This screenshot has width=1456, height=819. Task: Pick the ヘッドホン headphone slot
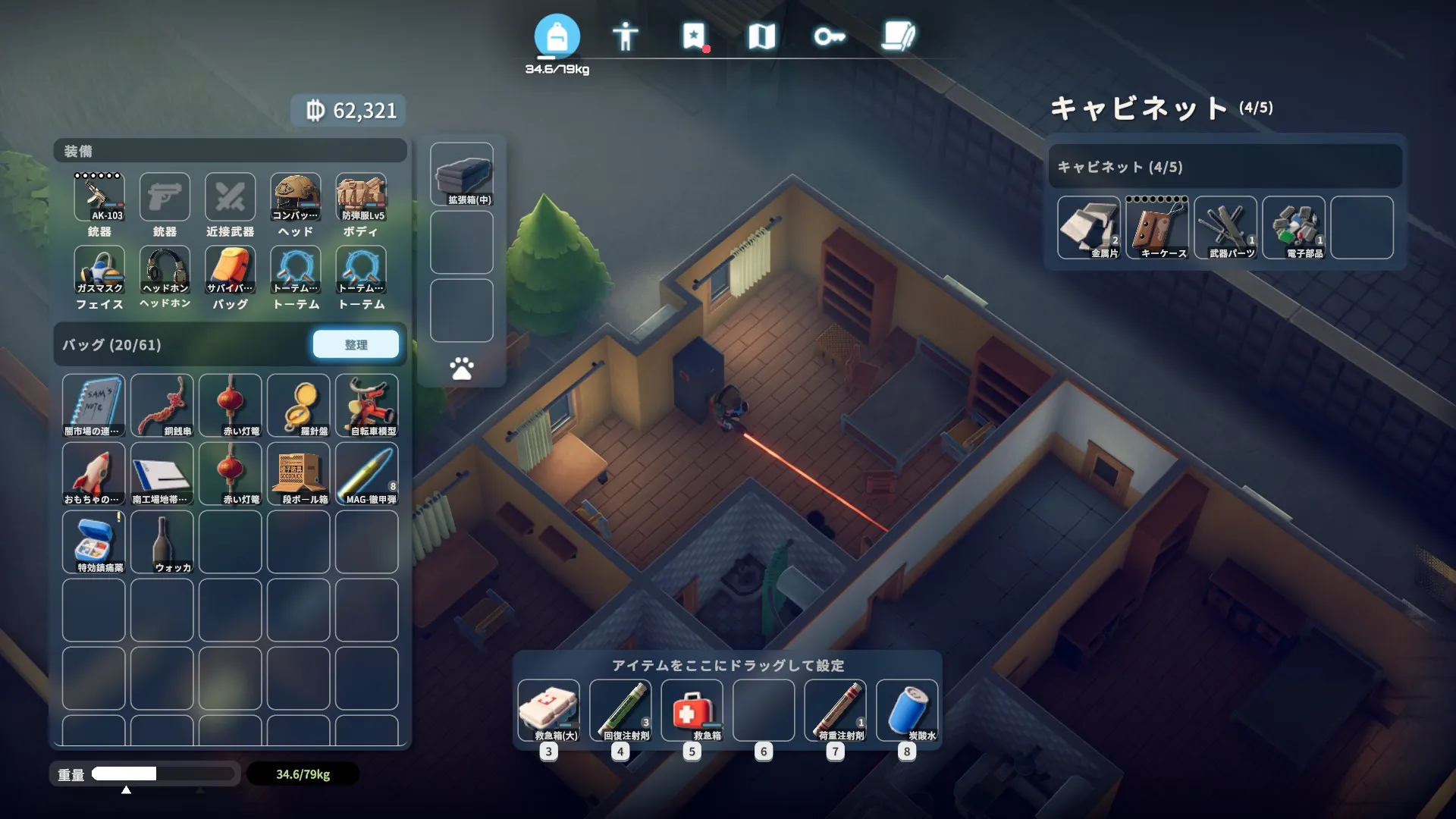(x=165, y=271)
